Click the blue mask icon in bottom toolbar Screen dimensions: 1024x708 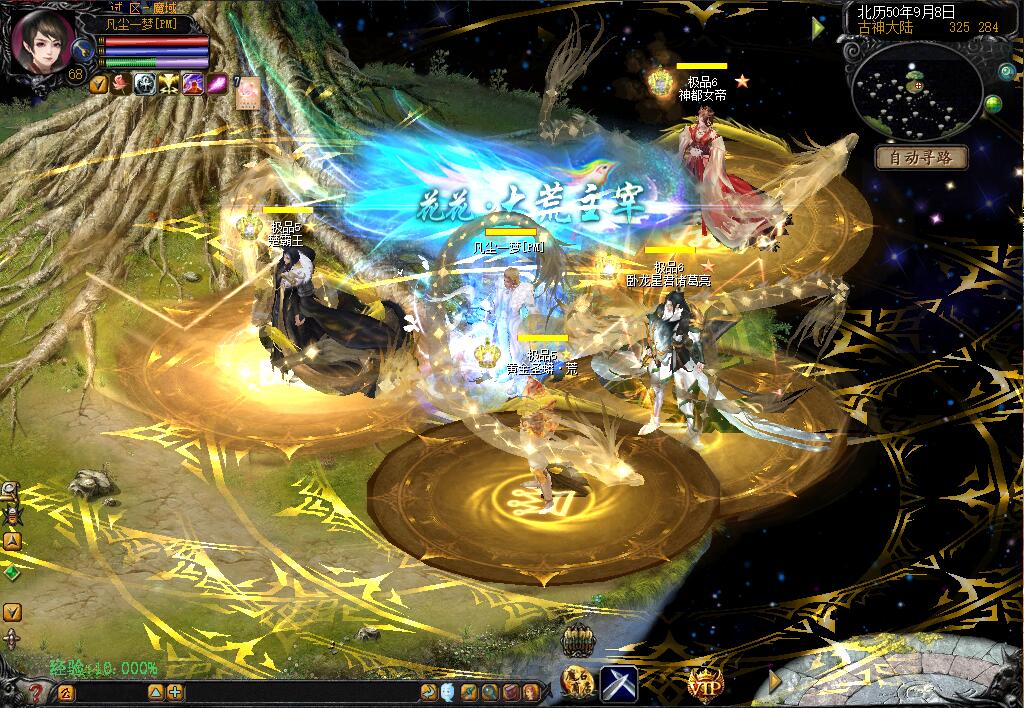tap(447, 692)
